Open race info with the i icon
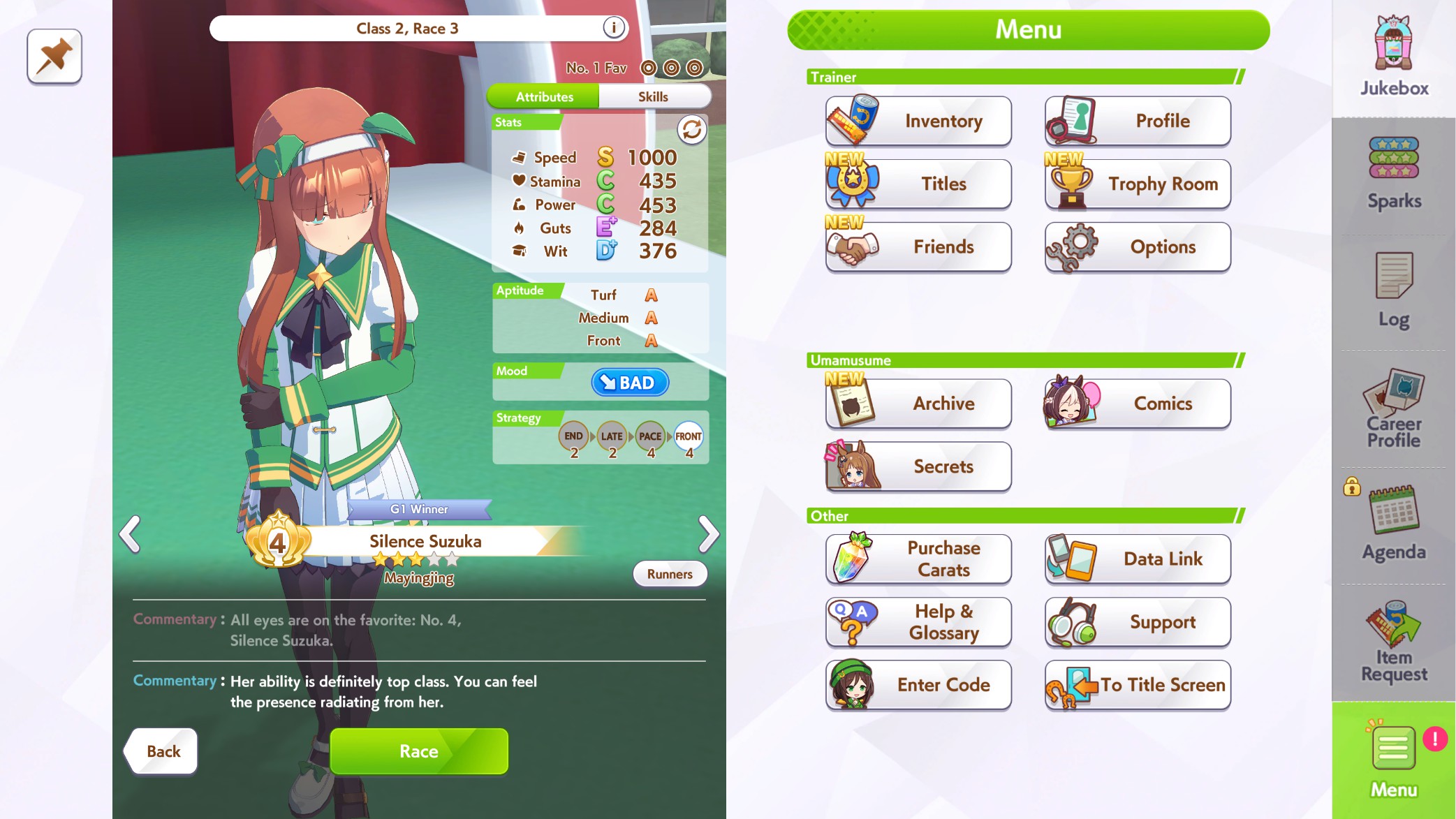Image resolution: width=1456 pixels, height=819 pixels. 613,28
